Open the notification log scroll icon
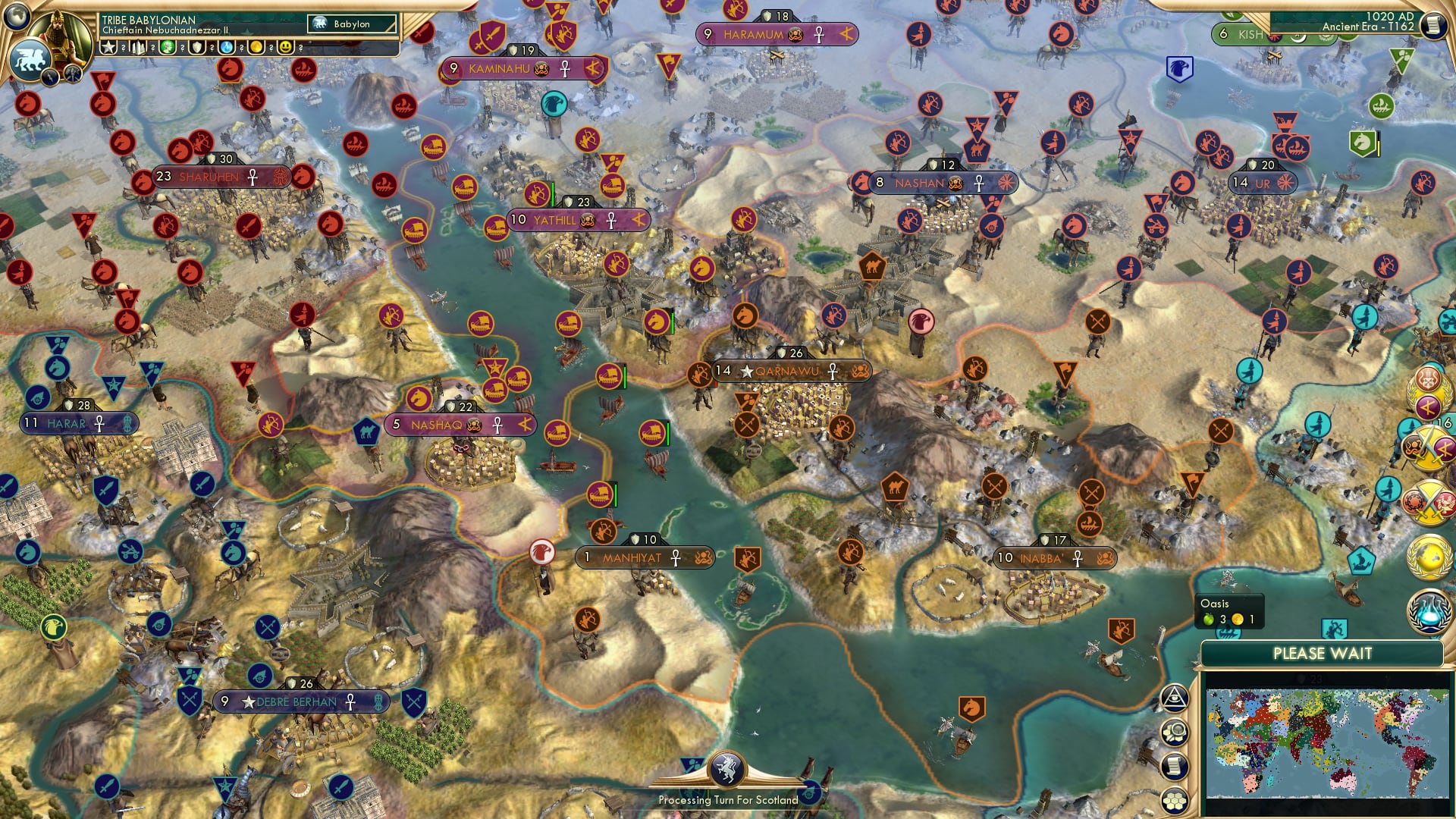The width and height of the screenshot is (1456, 819). point(1175,764)
